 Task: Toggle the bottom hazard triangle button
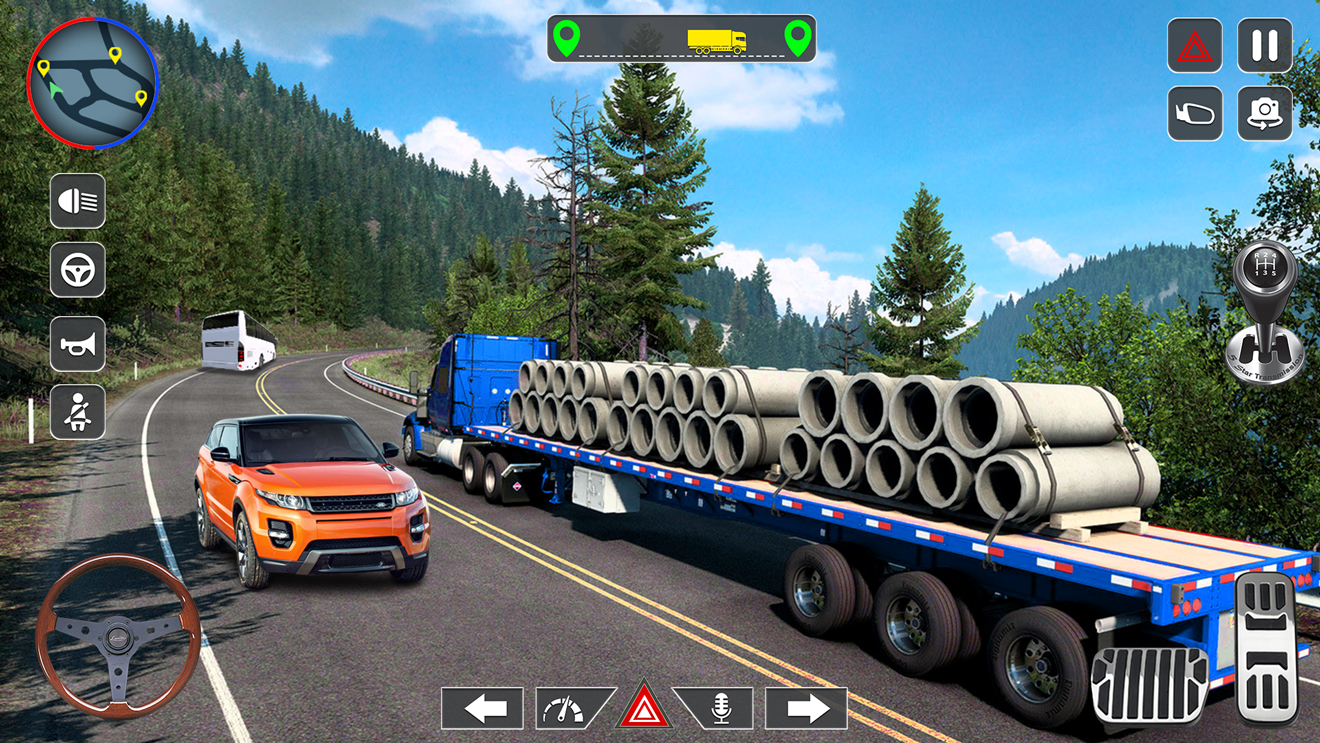pos(644,708)
